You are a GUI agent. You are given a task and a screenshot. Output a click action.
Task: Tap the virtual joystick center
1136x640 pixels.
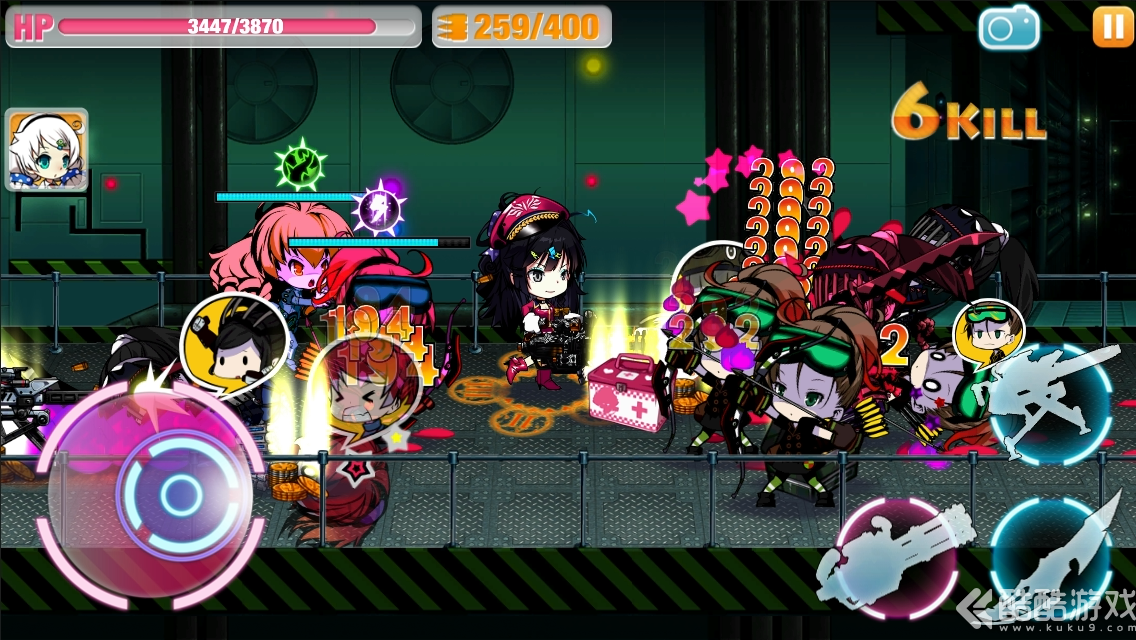181,492
